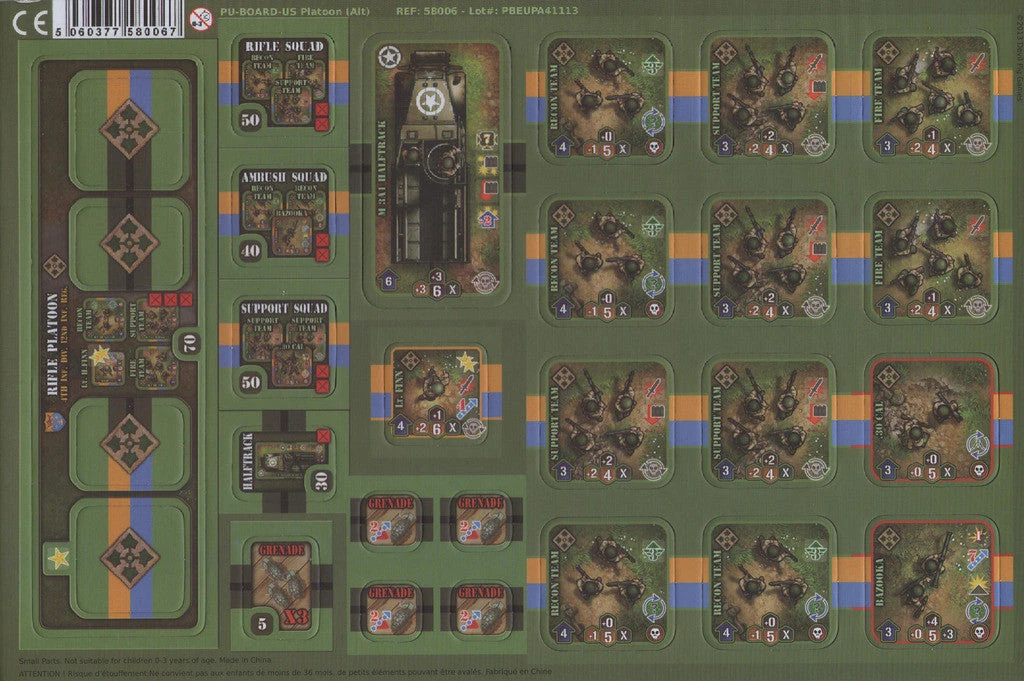
Task: Pick the Ambush Squad tile
Action: [283, 215]
